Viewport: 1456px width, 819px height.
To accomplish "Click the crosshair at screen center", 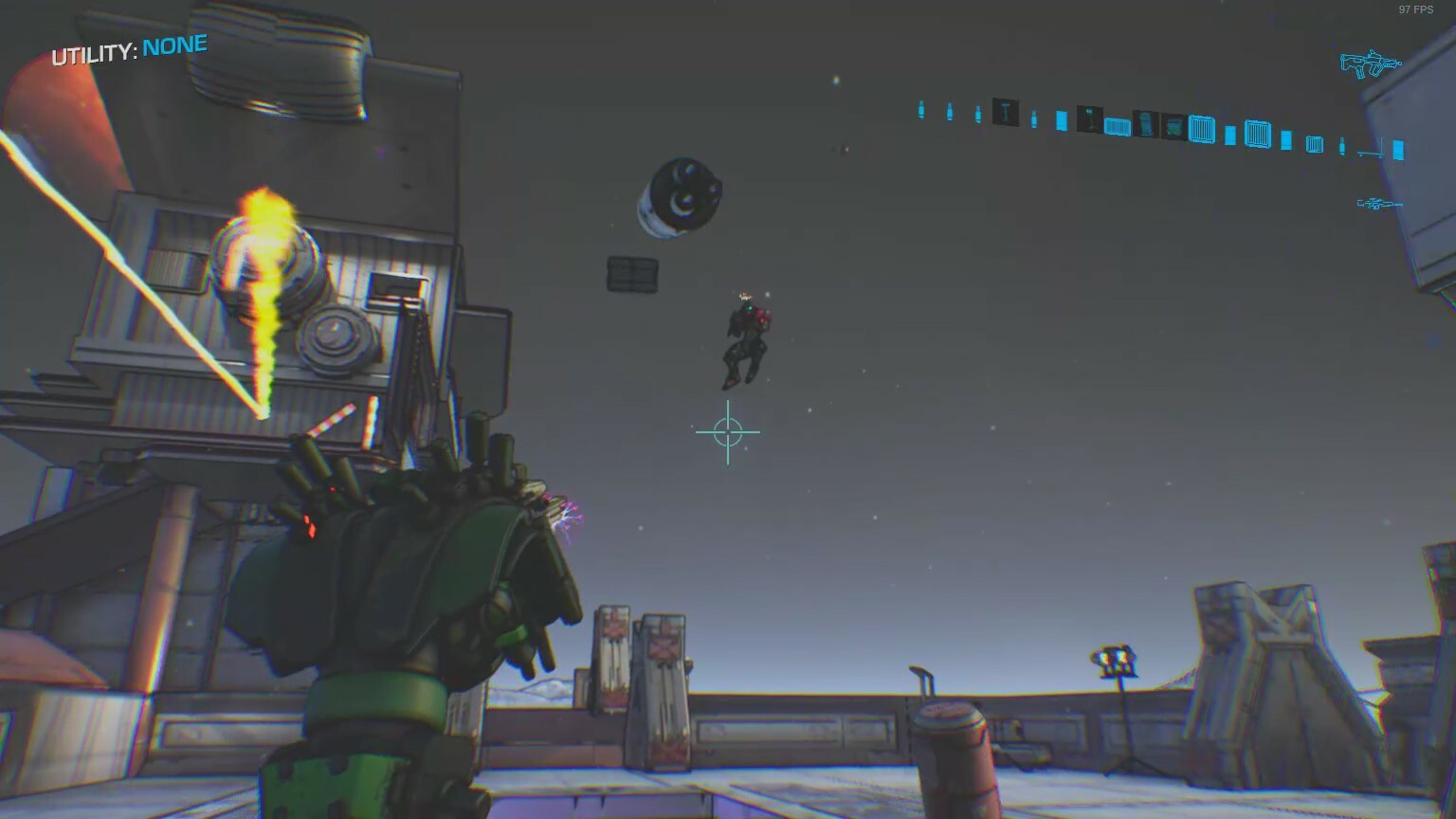I will click(x=727, y=431).
